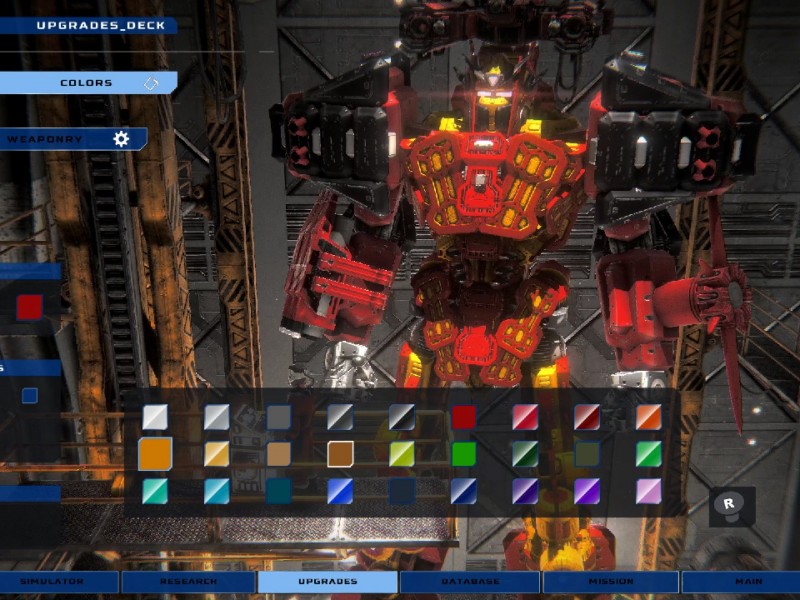Pick the solid red color swatch
The image size is (800, 600).
coord(464,417)
